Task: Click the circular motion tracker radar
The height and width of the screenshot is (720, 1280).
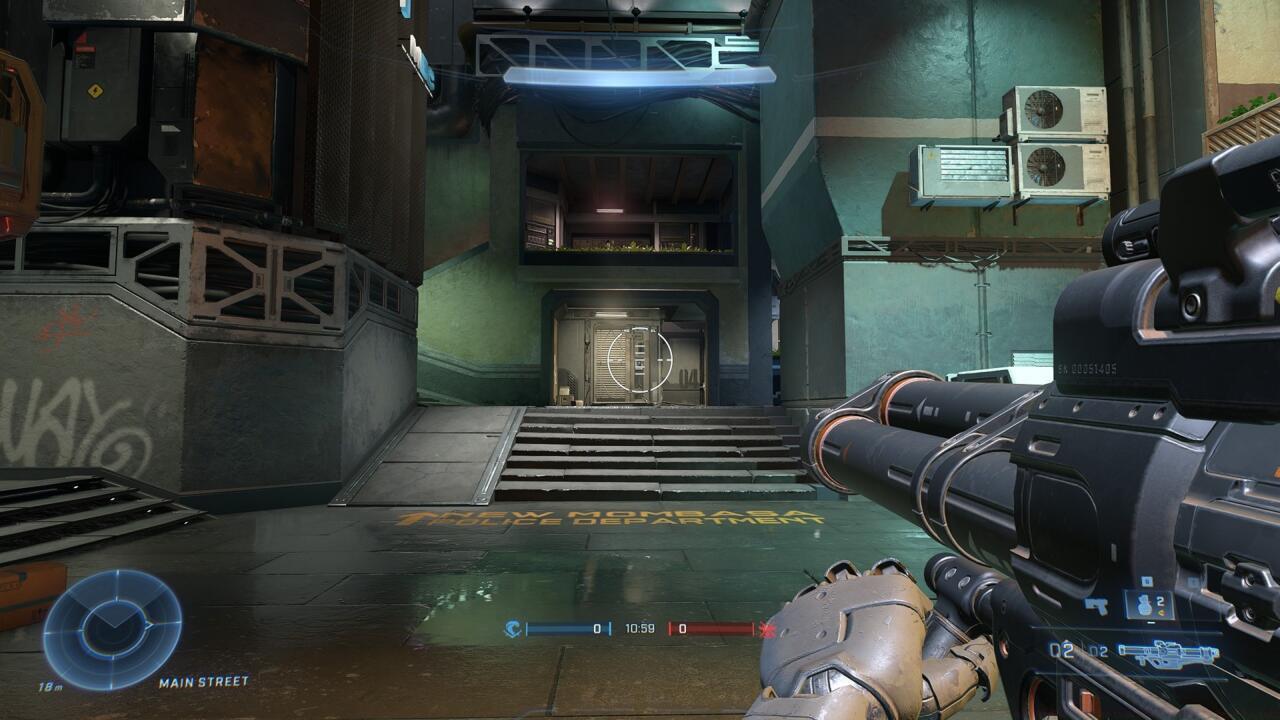Action: tap(112, 629)
